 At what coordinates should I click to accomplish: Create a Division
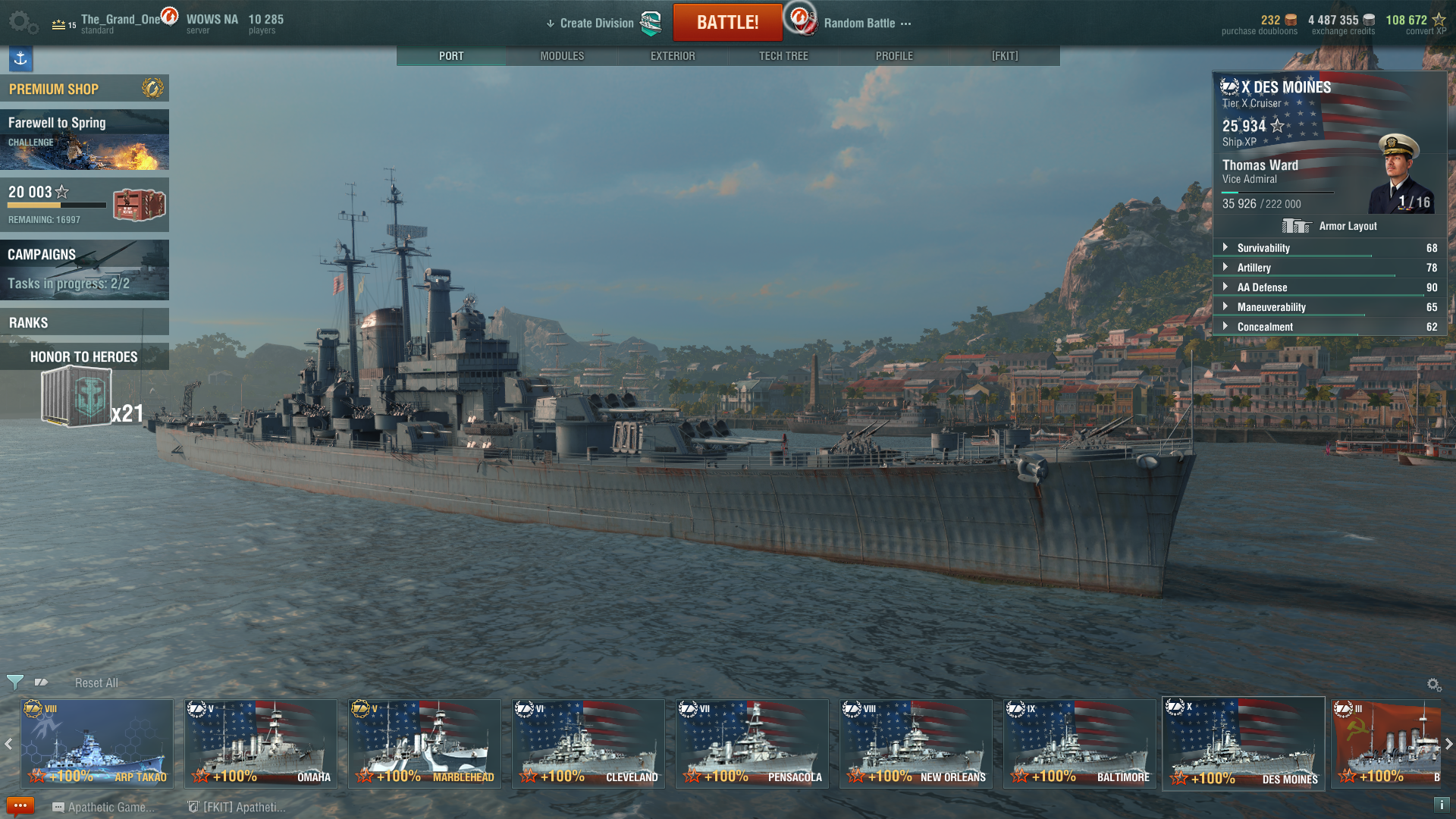[x=596, y=24]
